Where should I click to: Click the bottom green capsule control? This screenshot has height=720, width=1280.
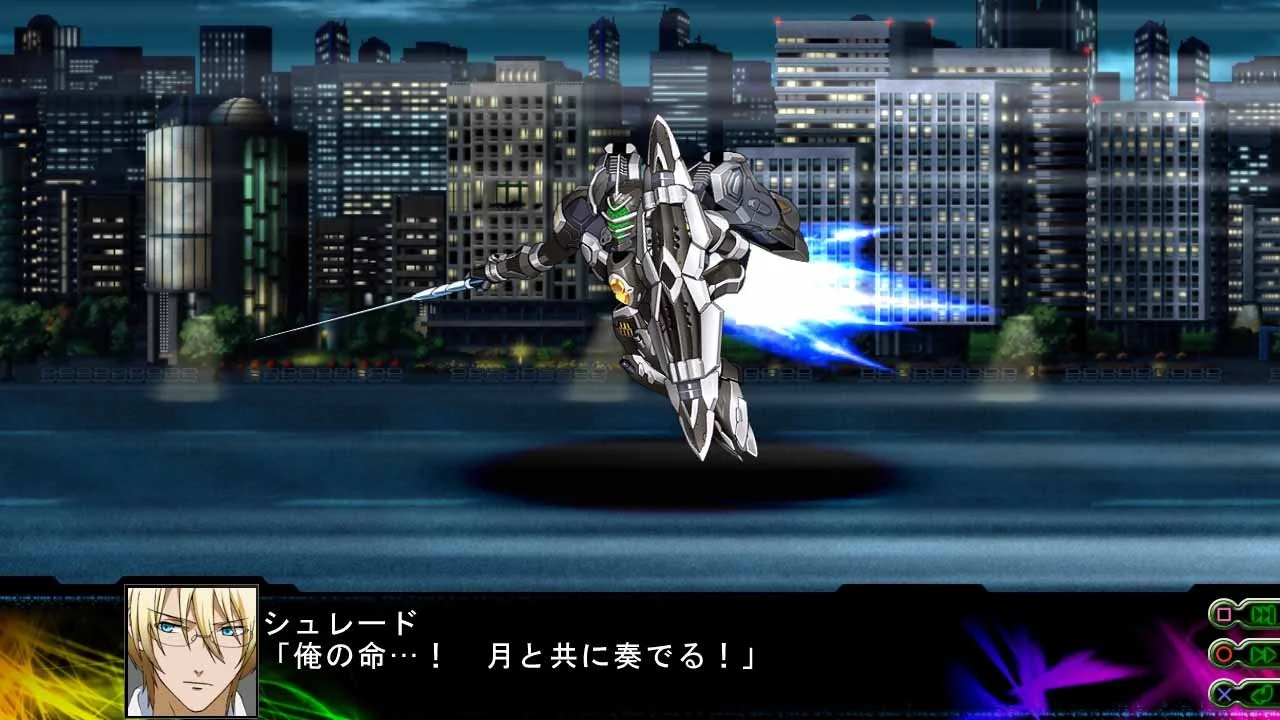pyautogui.click(x=1242, y=694)
